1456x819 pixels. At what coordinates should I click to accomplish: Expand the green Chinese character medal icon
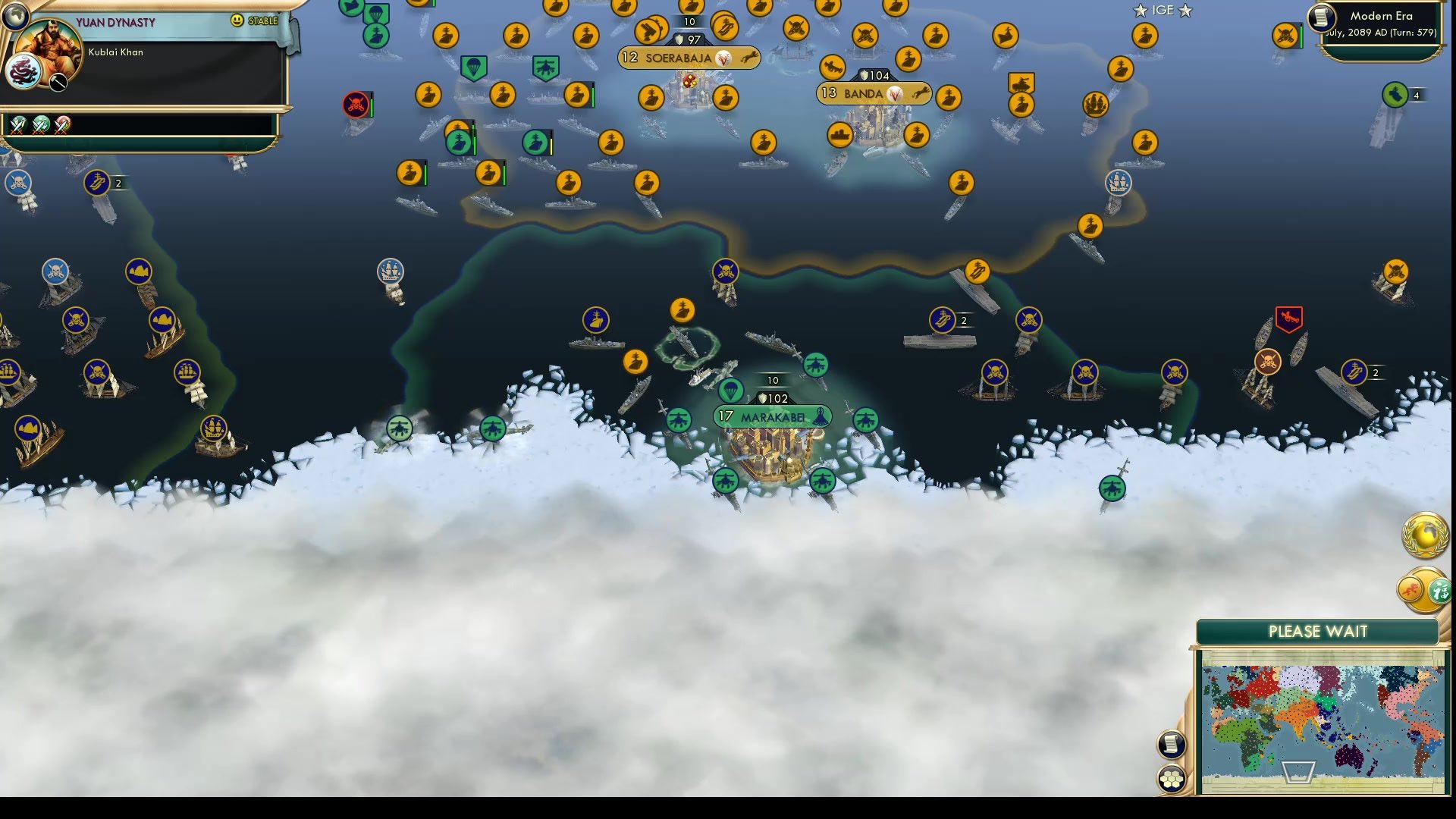click(1441, 591)
